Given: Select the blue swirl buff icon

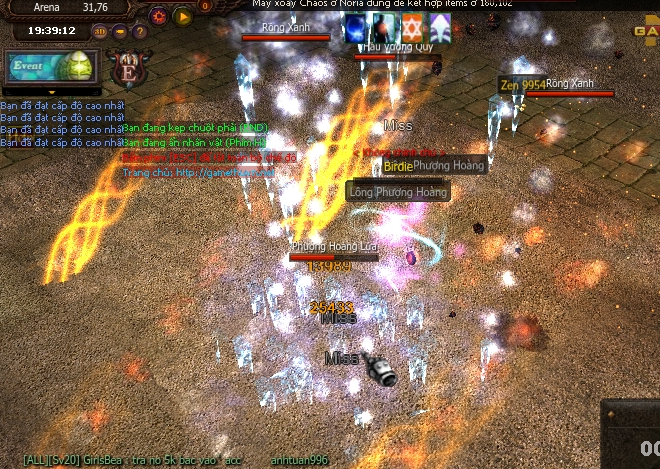Looking at the screenshot, I should [355, 28].
